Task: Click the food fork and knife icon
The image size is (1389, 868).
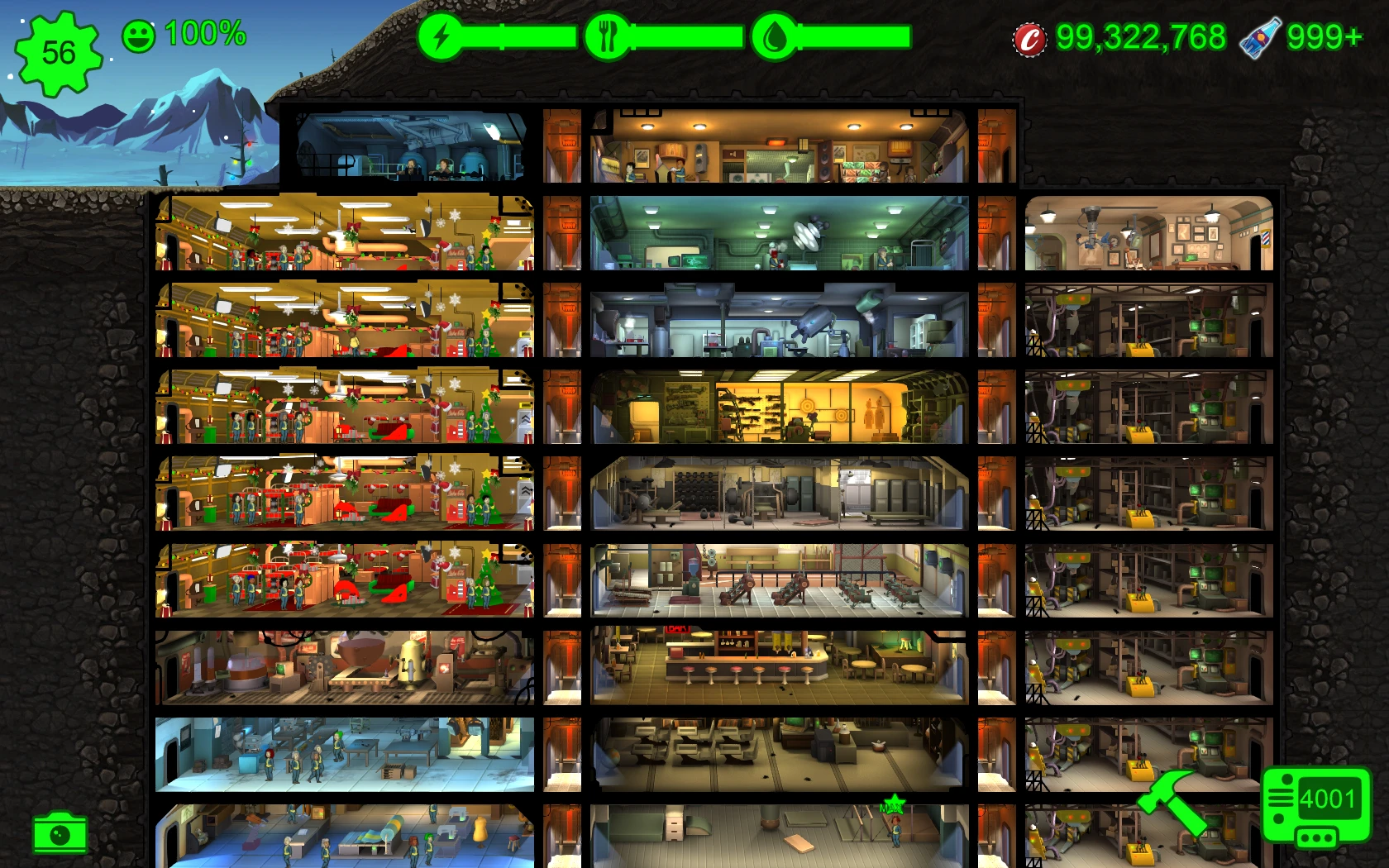Action: (609, 36)
